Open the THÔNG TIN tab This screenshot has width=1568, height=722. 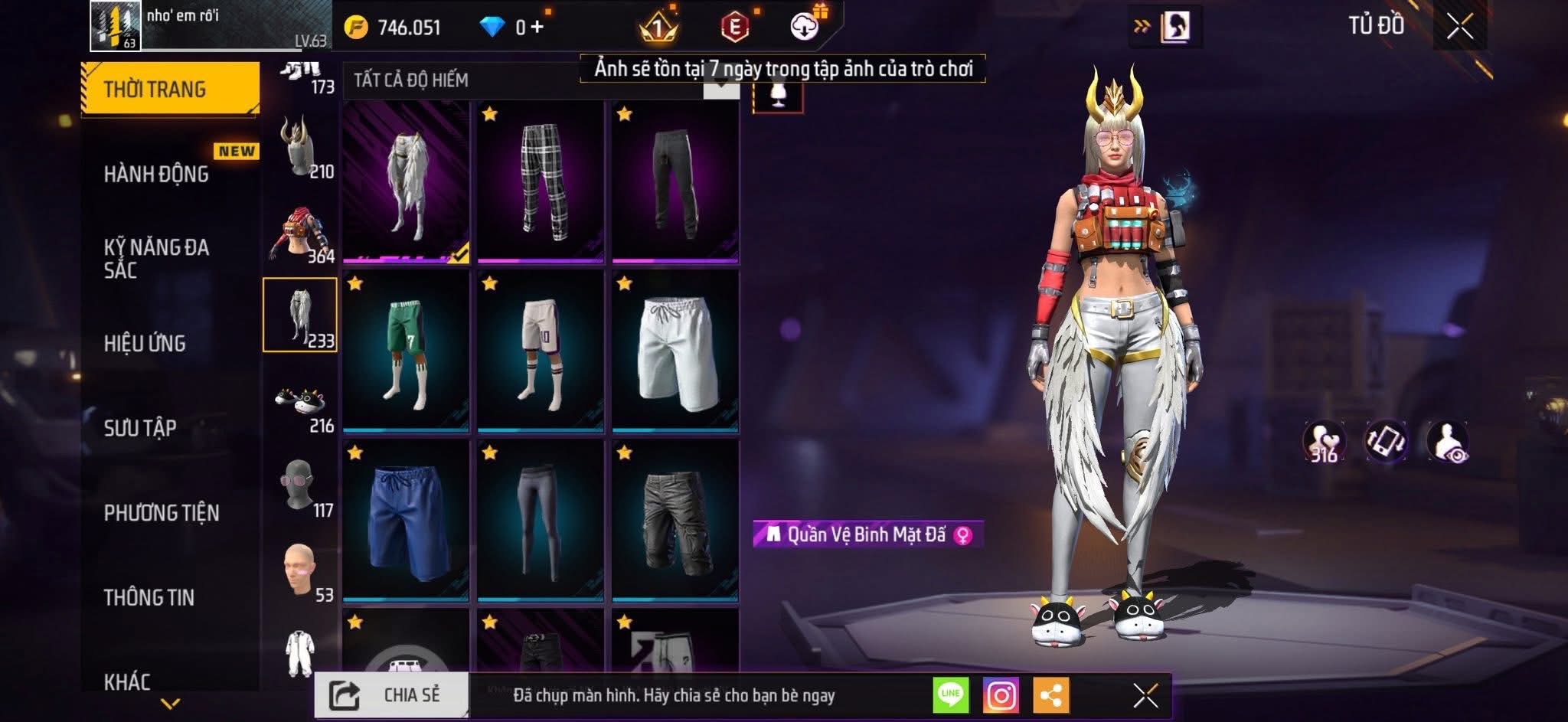(x=149, y=597)
